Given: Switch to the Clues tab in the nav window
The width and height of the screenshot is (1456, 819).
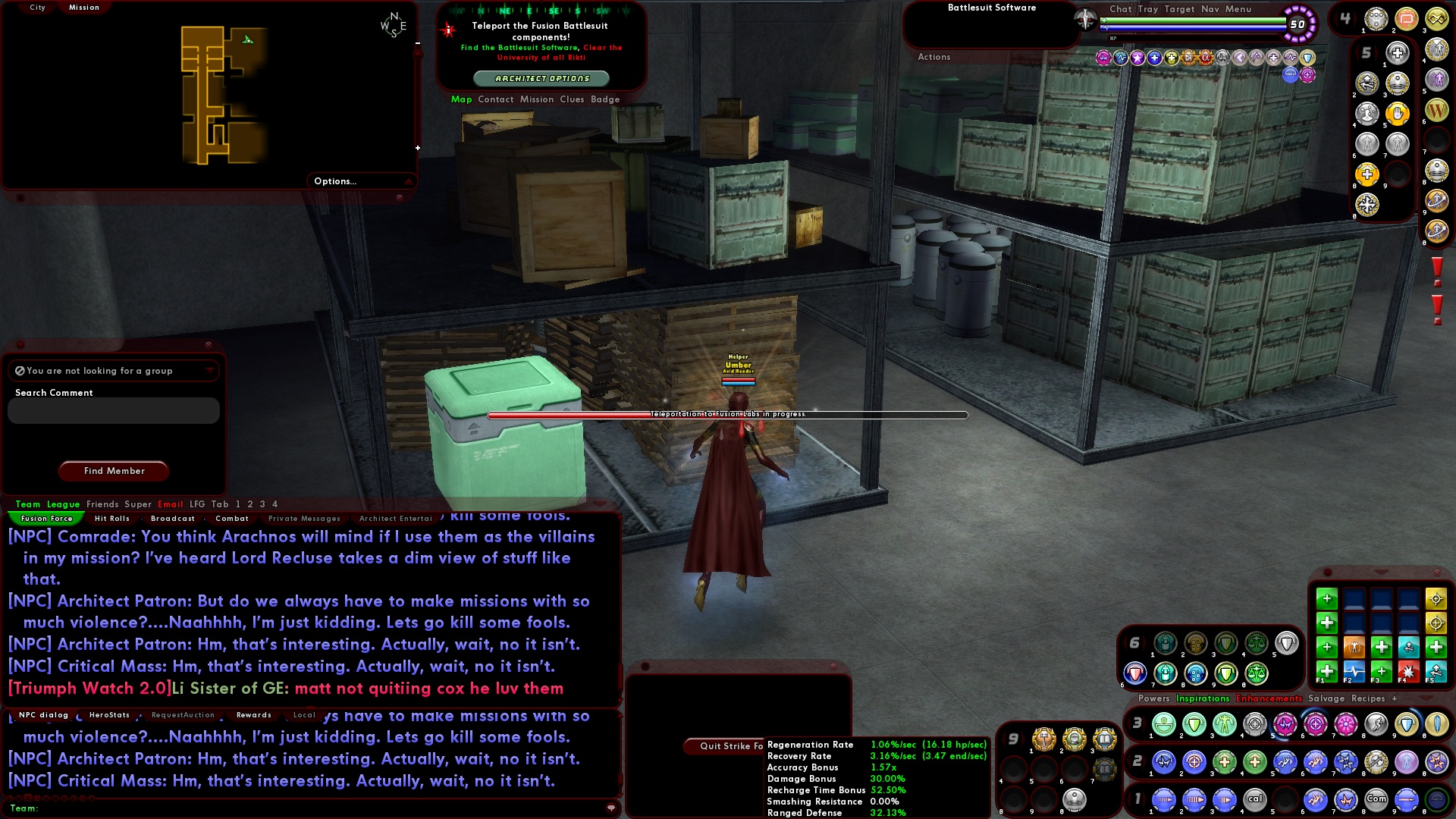Looking at the screenshot, I should coord(573,99).
